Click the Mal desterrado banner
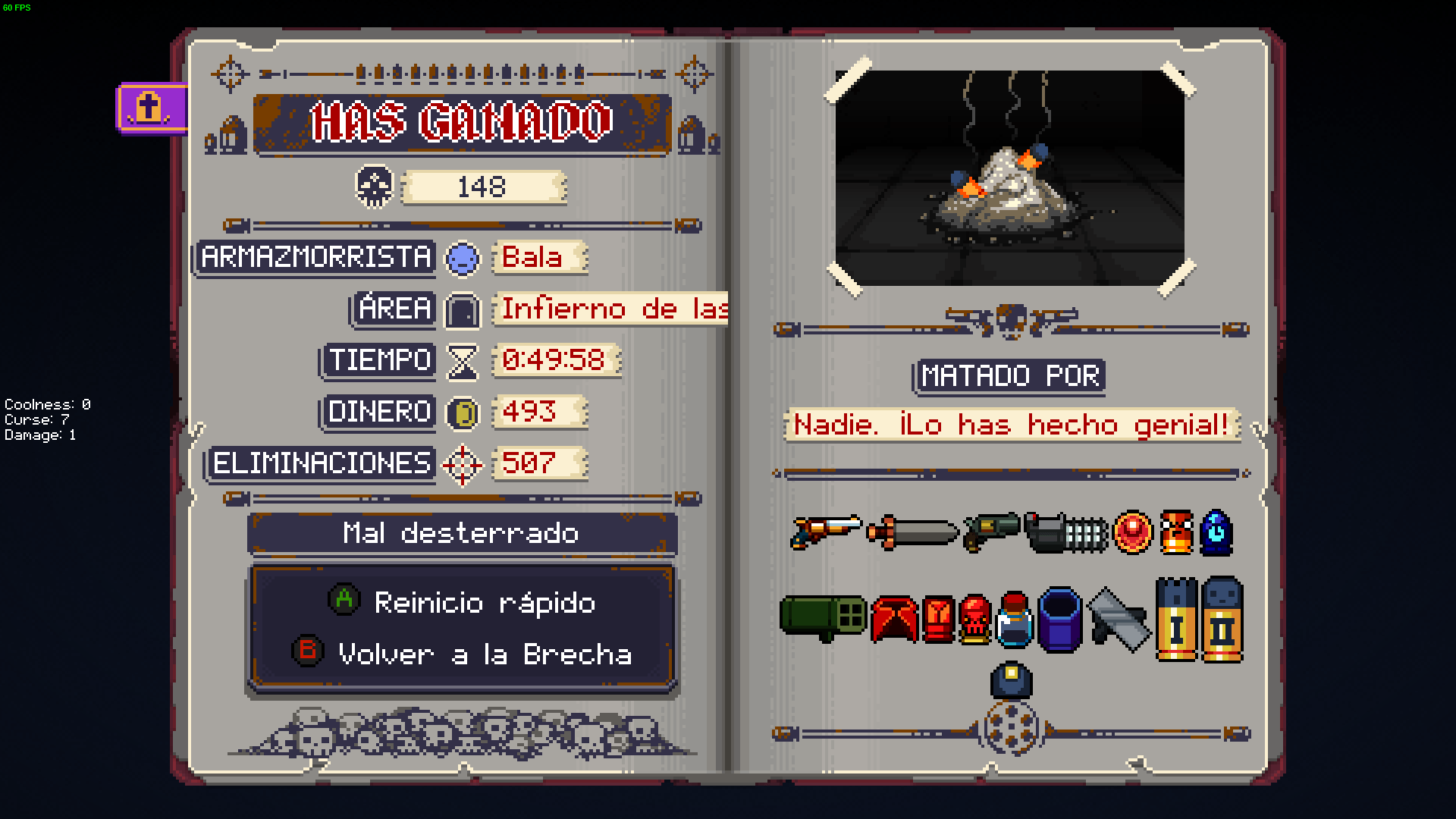1456x819 pixels. pos(462,533)
